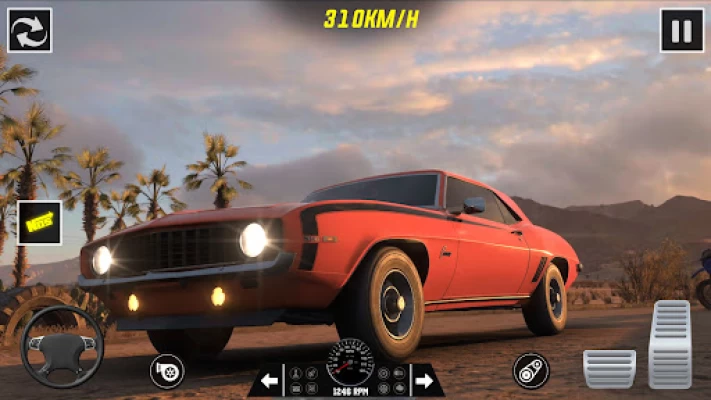This screenshot has width=711, height=400.
Task: Tap the camera switch arrows icon
Action: tap(30, 30)
